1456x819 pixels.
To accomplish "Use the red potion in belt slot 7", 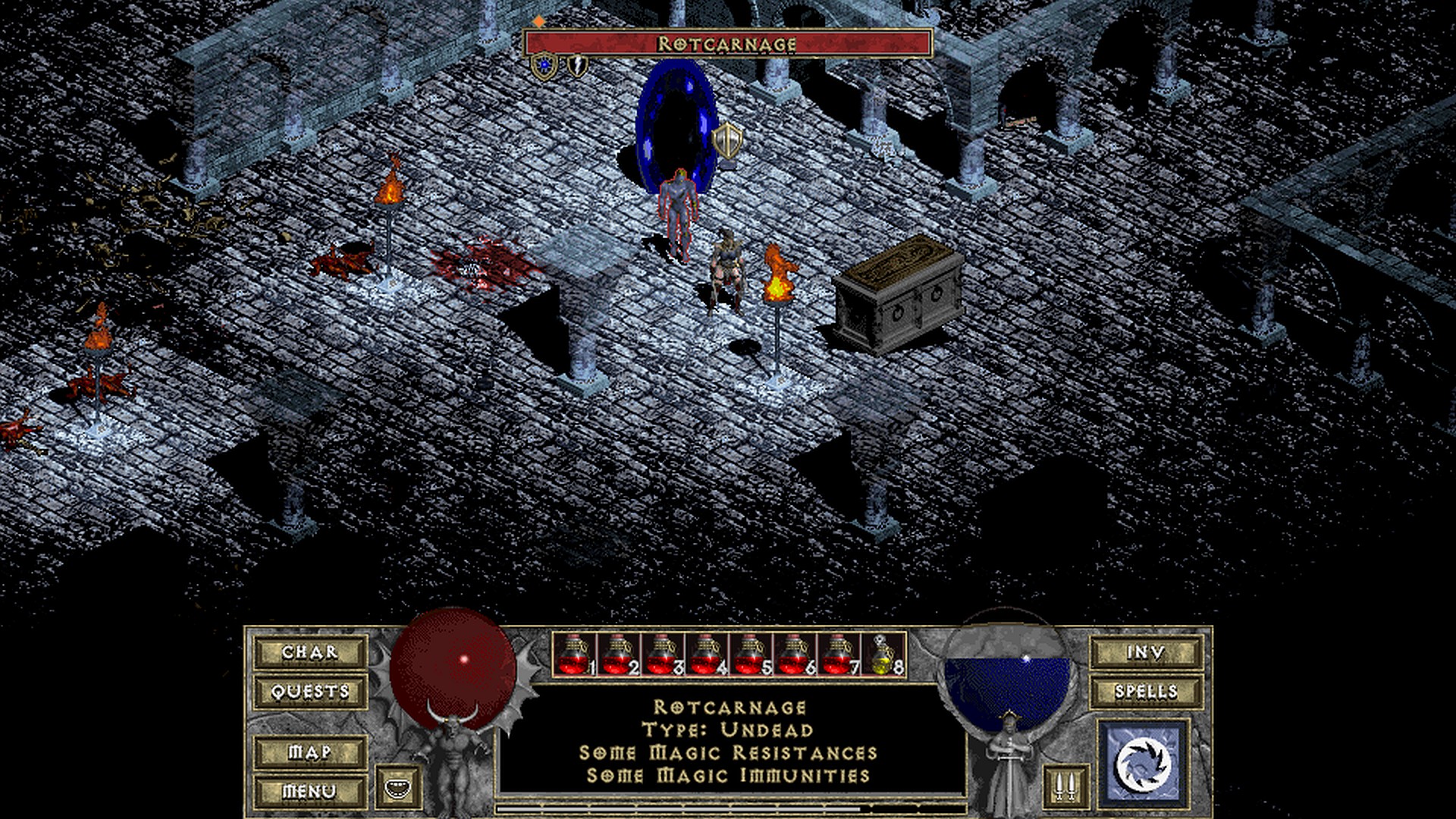I will pos(839,654).
